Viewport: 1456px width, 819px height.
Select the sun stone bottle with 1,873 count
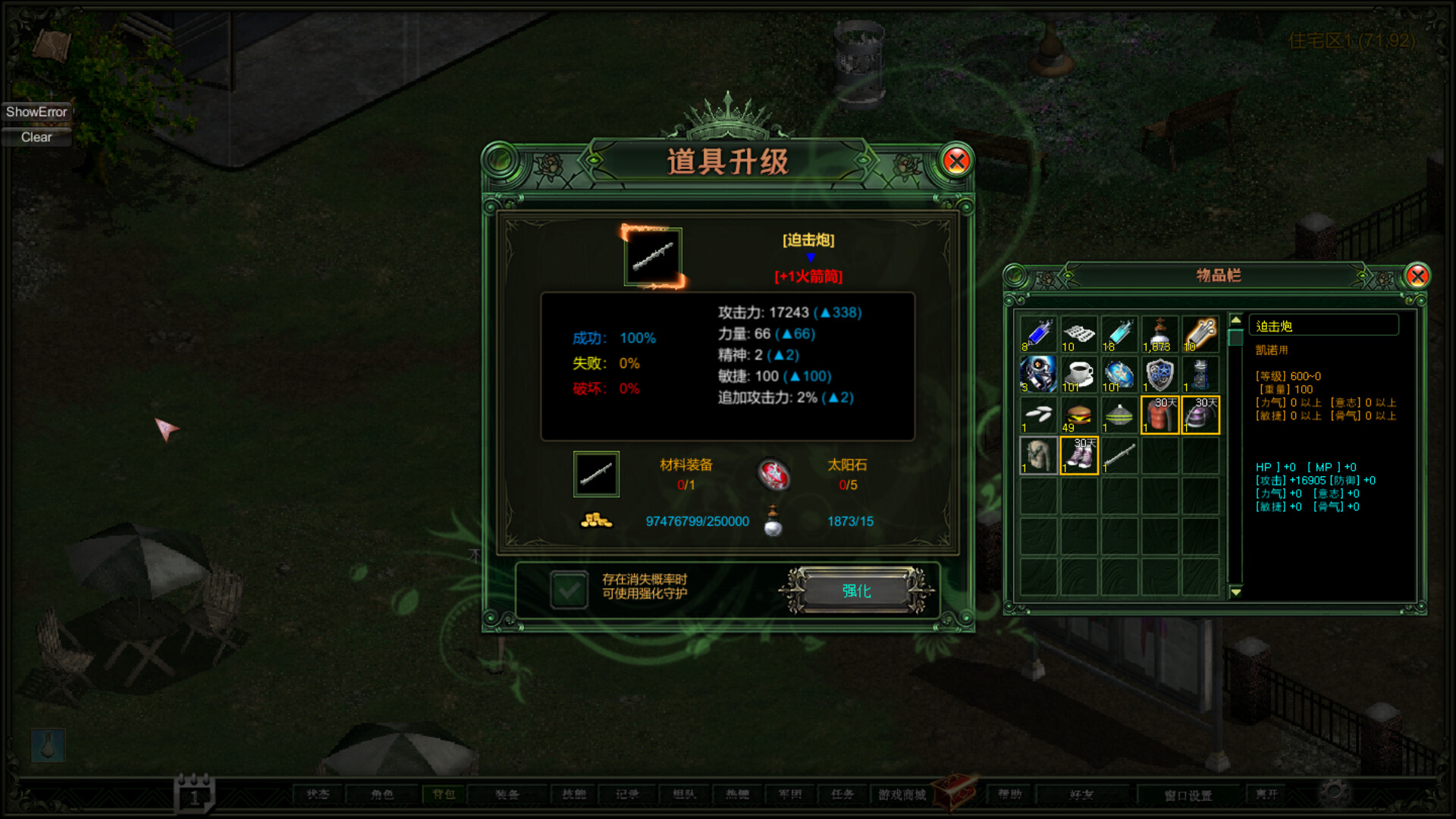point(1160,334)
